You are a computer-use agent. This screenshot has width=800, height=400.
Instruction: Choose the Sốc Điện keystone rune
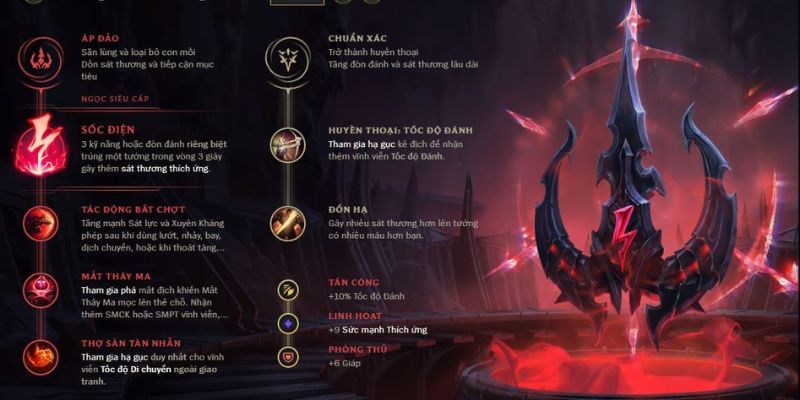tap(42, 144)
